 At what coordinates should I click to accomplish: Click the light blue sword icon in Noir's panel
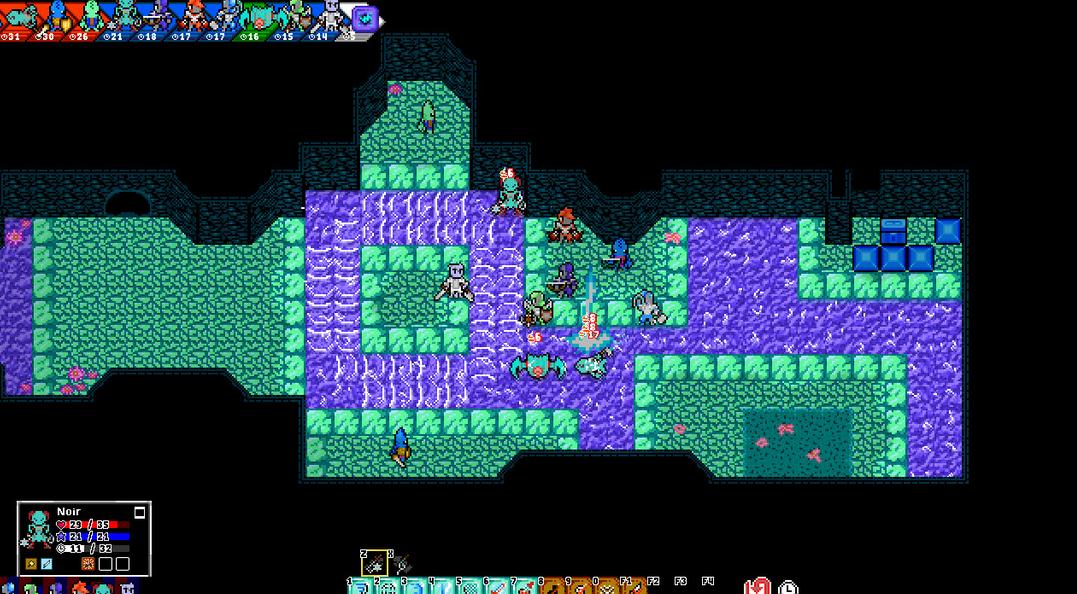[x=46, y=564]
